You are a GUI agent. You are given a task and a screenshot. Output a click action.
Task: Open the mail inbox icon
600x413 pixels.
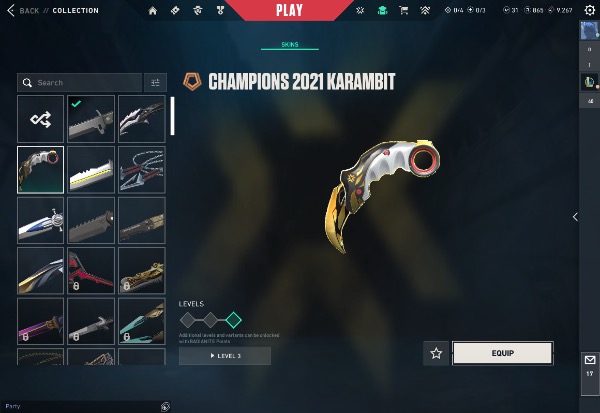click(x=589, y=359)
